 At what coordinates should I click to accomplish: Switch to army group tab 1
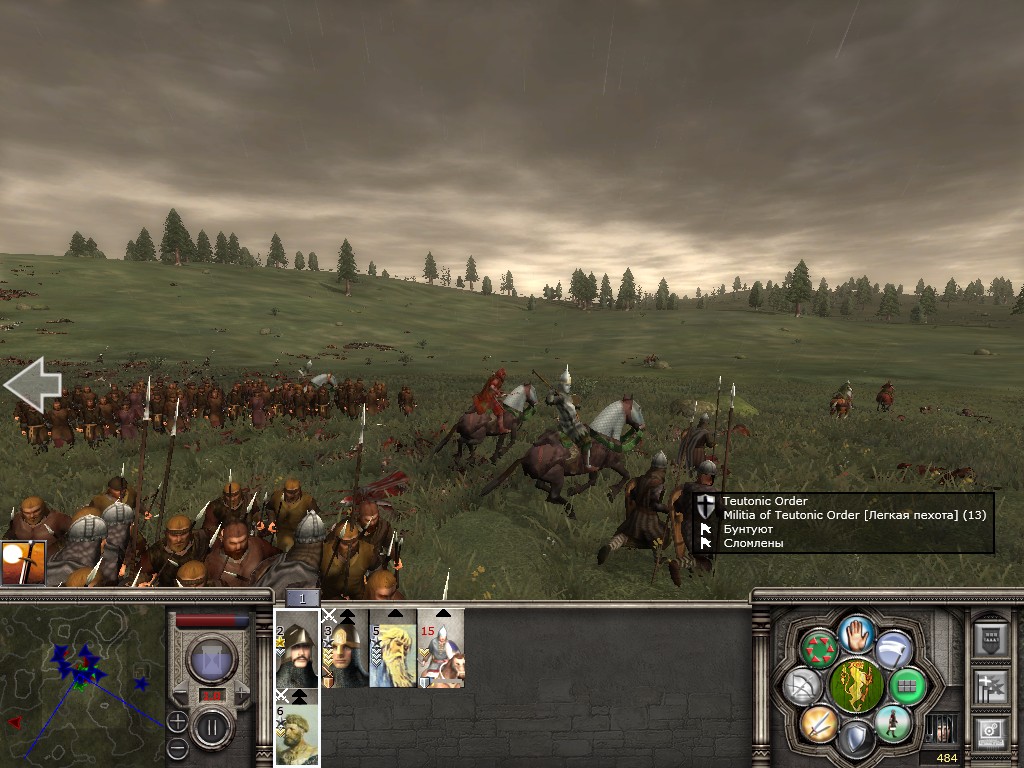point(302,598)
